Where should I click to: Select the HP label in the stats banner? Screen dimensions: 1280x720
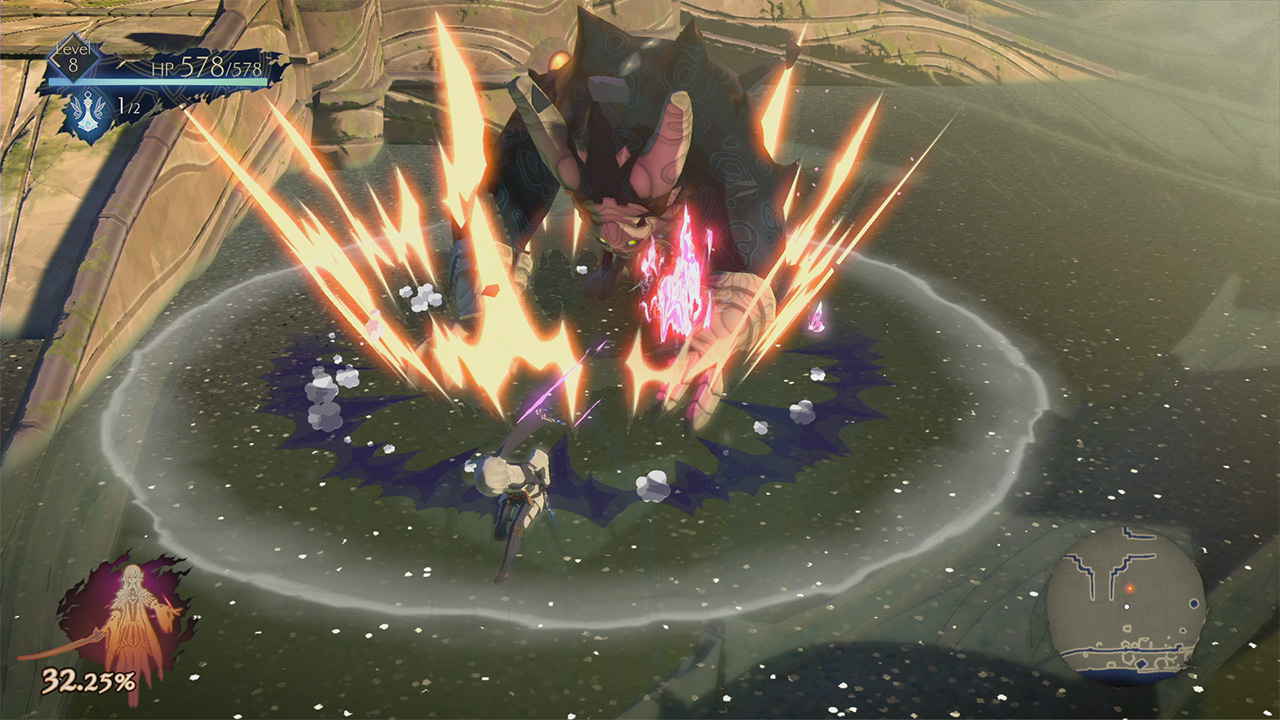pyautogui.click(x=162, y=69)
